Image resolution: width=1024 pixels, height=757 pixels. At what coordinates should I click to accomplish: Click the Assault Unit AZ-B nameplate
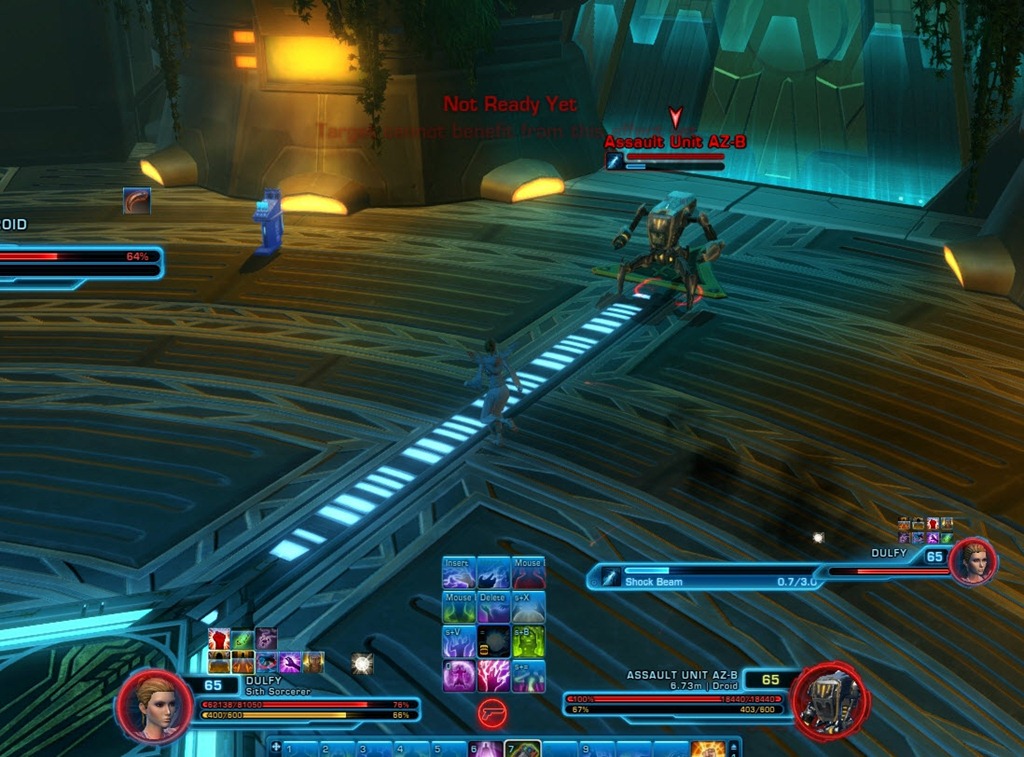tap(675, 143)
